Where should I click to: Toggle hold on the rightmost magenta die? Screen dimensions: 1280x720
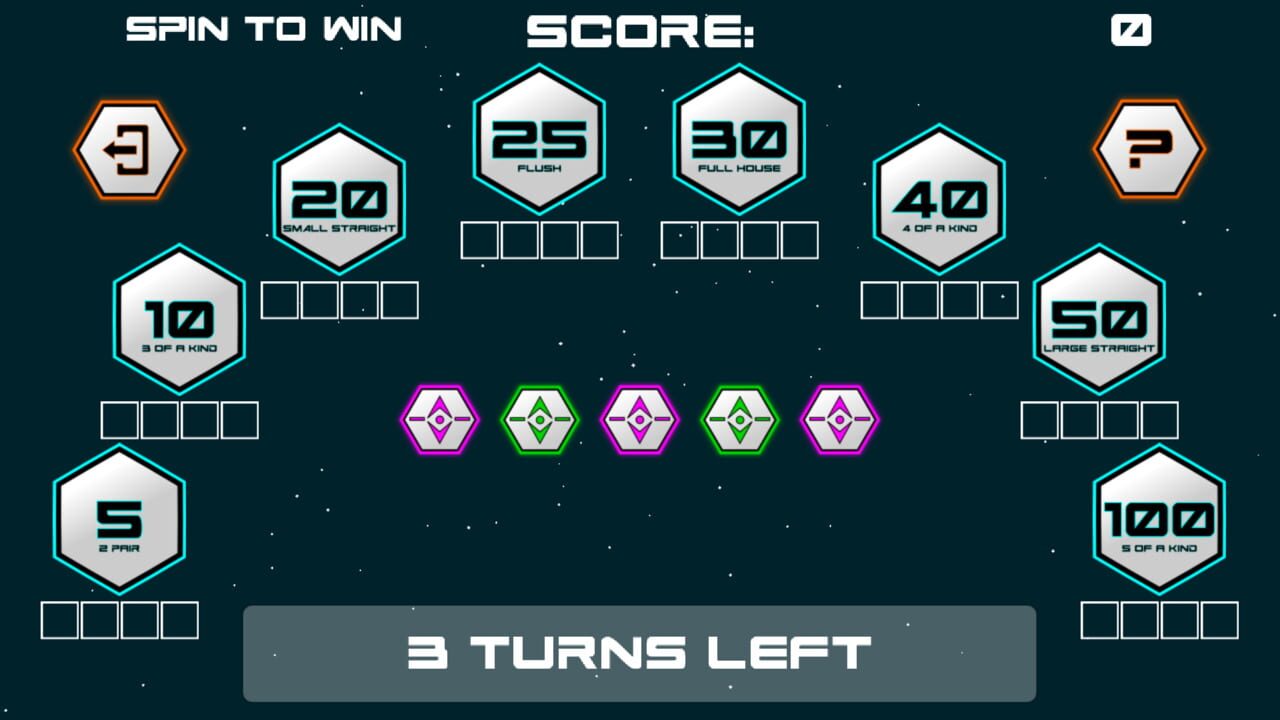coord(841,420)
